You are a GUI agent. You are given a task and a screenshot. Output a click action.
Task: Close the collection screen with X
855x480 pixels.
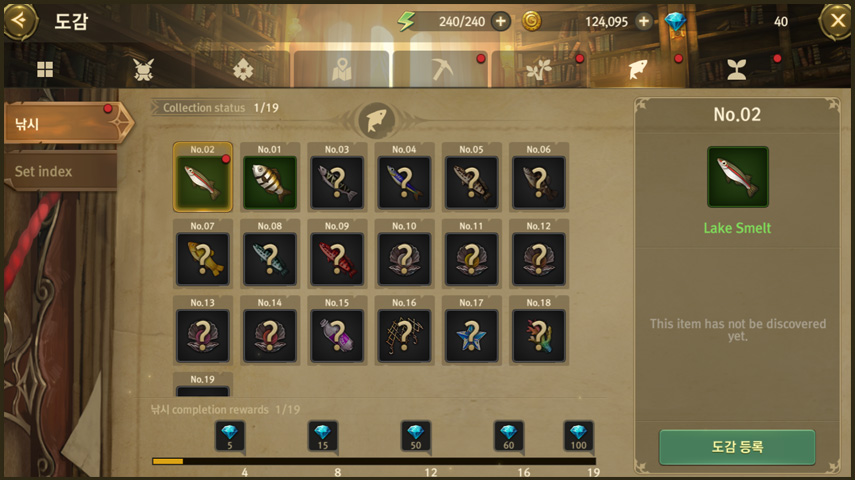836,20
